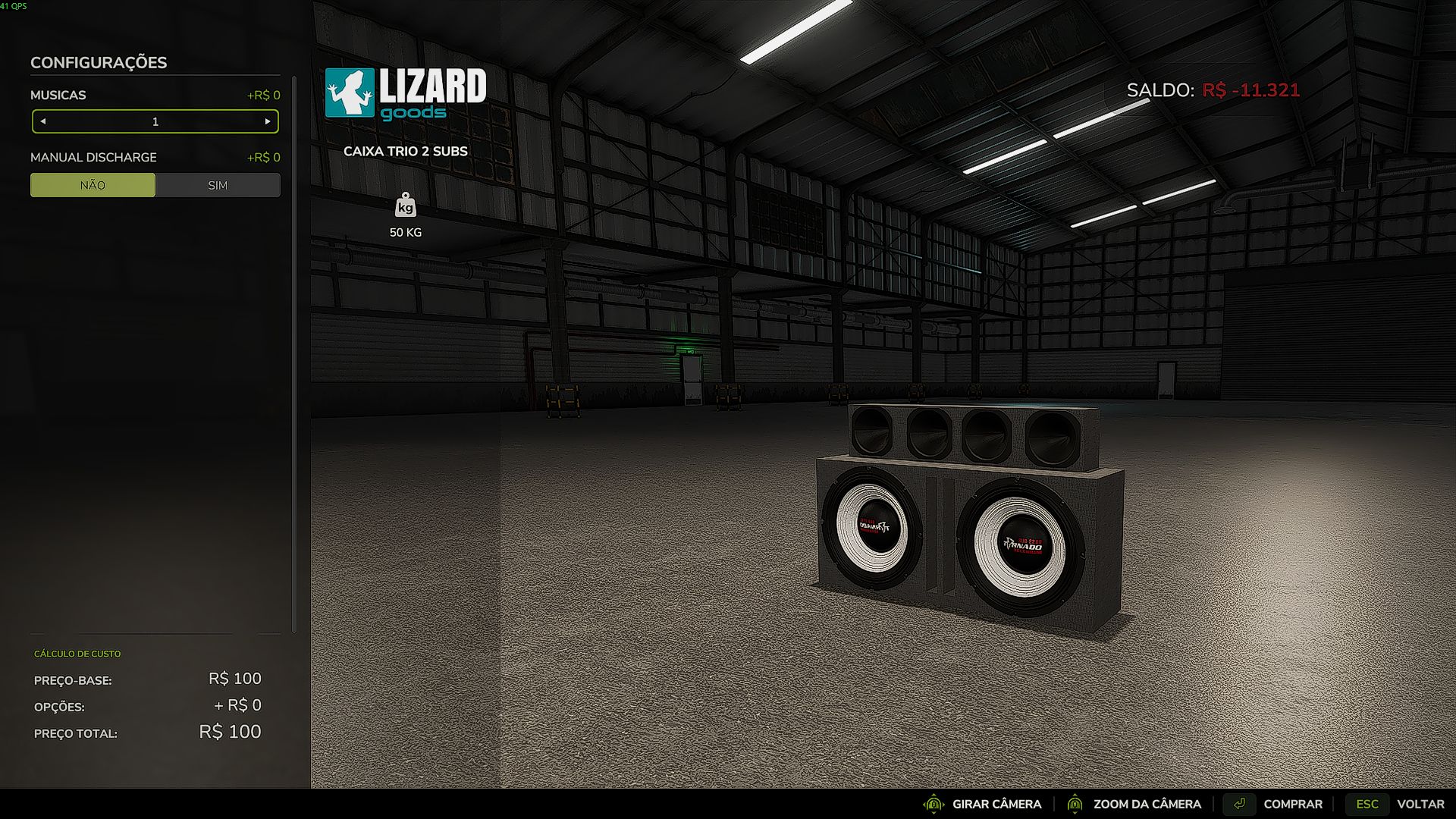Image resolution: width=1456 pixels, height=819 pixels.
Task: Click the Girar Câmera rotate icon
Action: 935,804
